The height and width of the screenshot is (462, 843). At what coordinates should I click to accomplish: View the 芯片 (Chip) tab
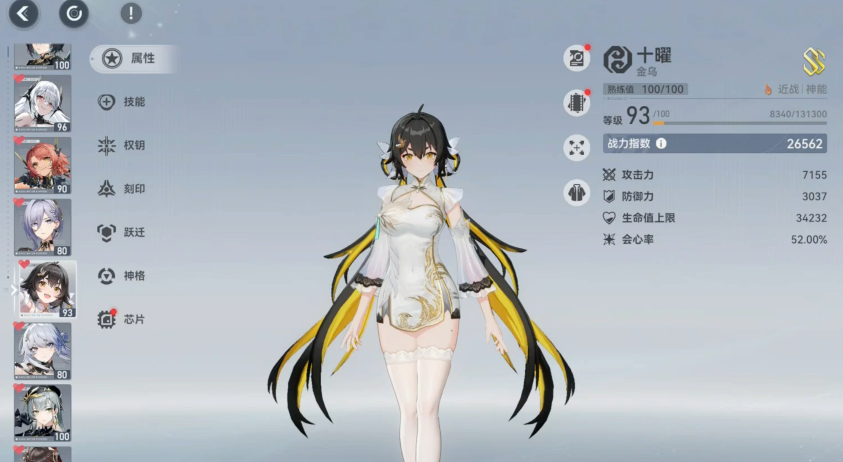click(125, 319)
